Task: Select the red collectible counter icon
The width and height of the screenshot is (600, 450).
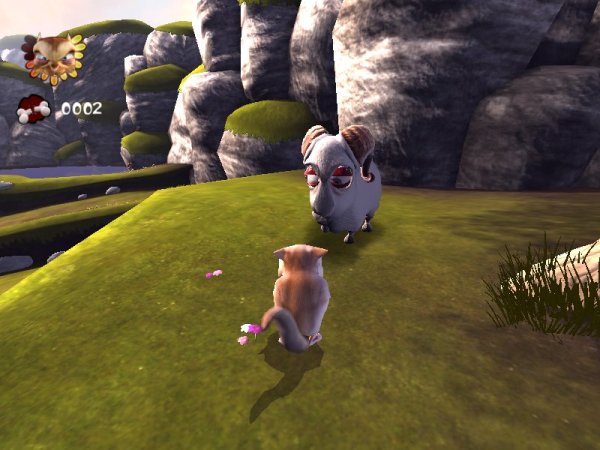Action: 33,108
